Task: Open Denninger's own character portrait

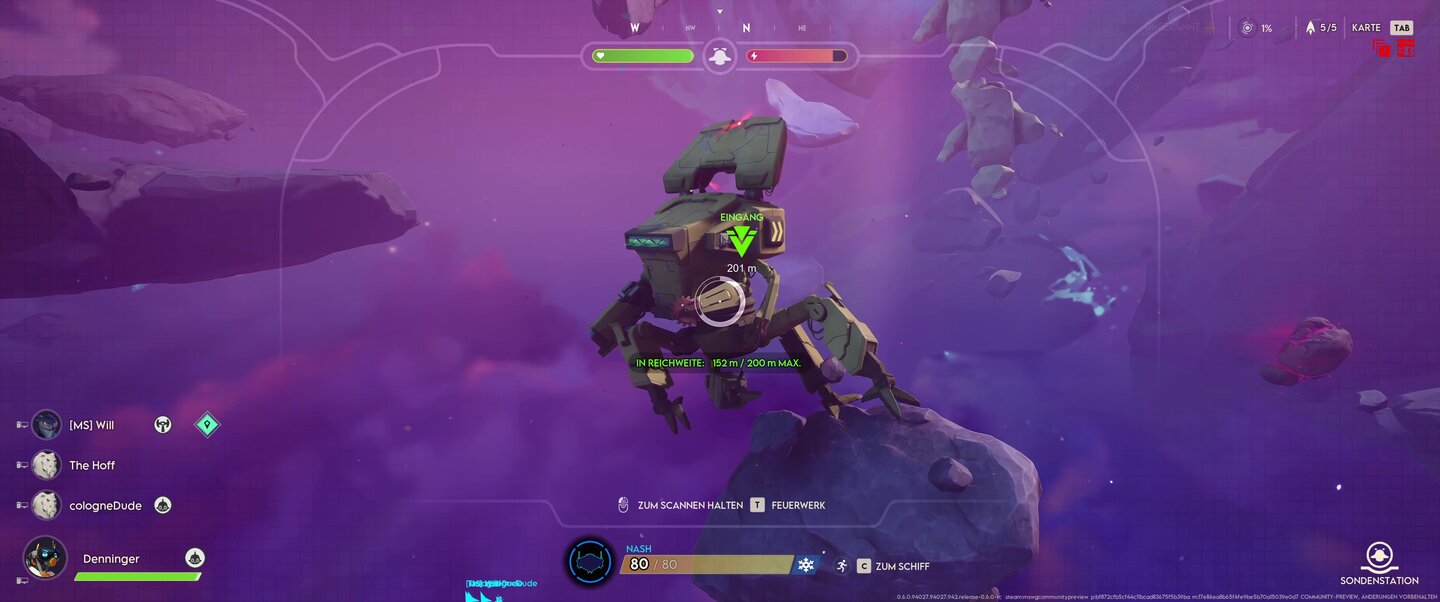Action: tap(45, 558)
